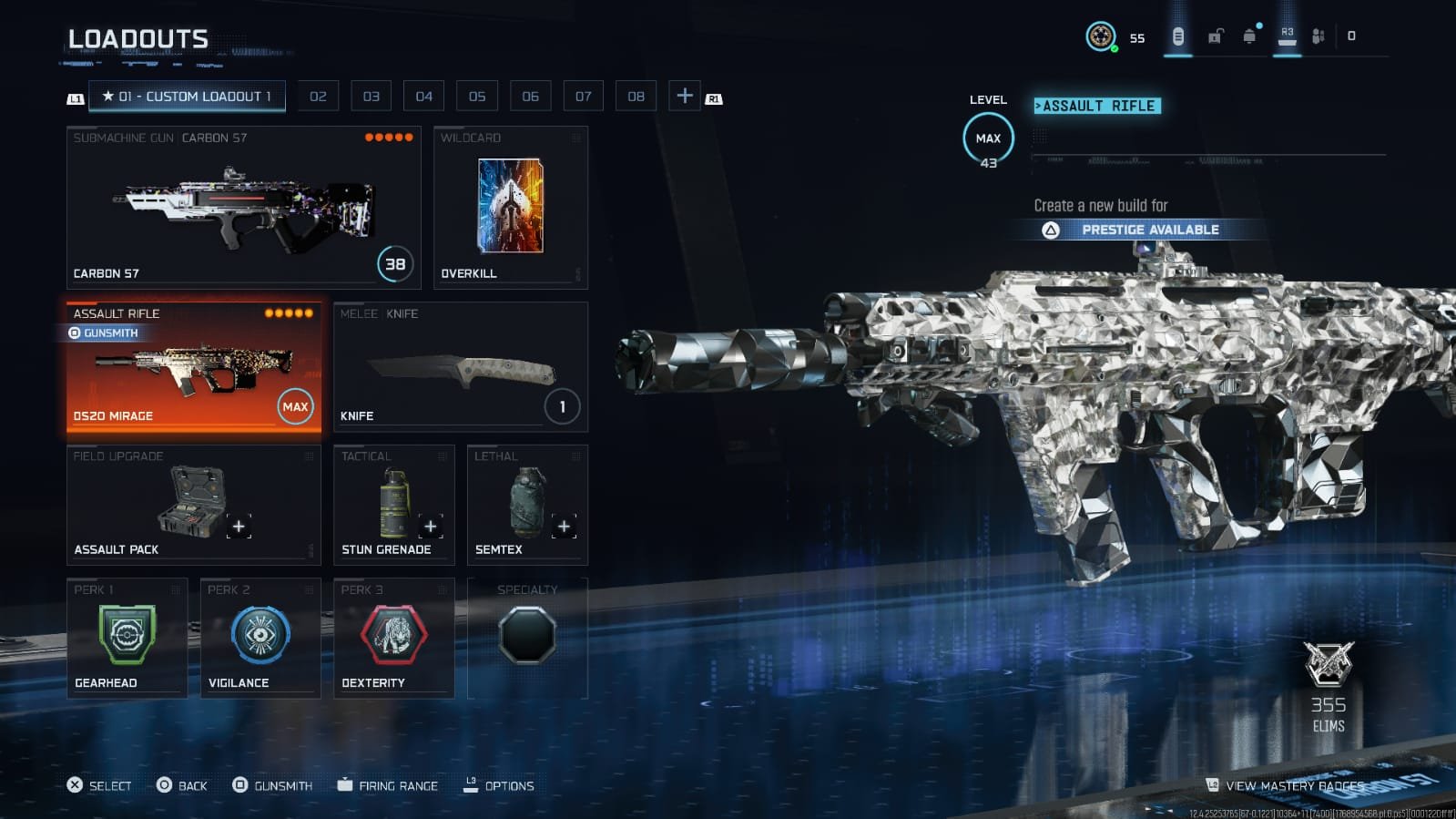Open the Assault Pack field upgrade slot

(x=193, y=505)
